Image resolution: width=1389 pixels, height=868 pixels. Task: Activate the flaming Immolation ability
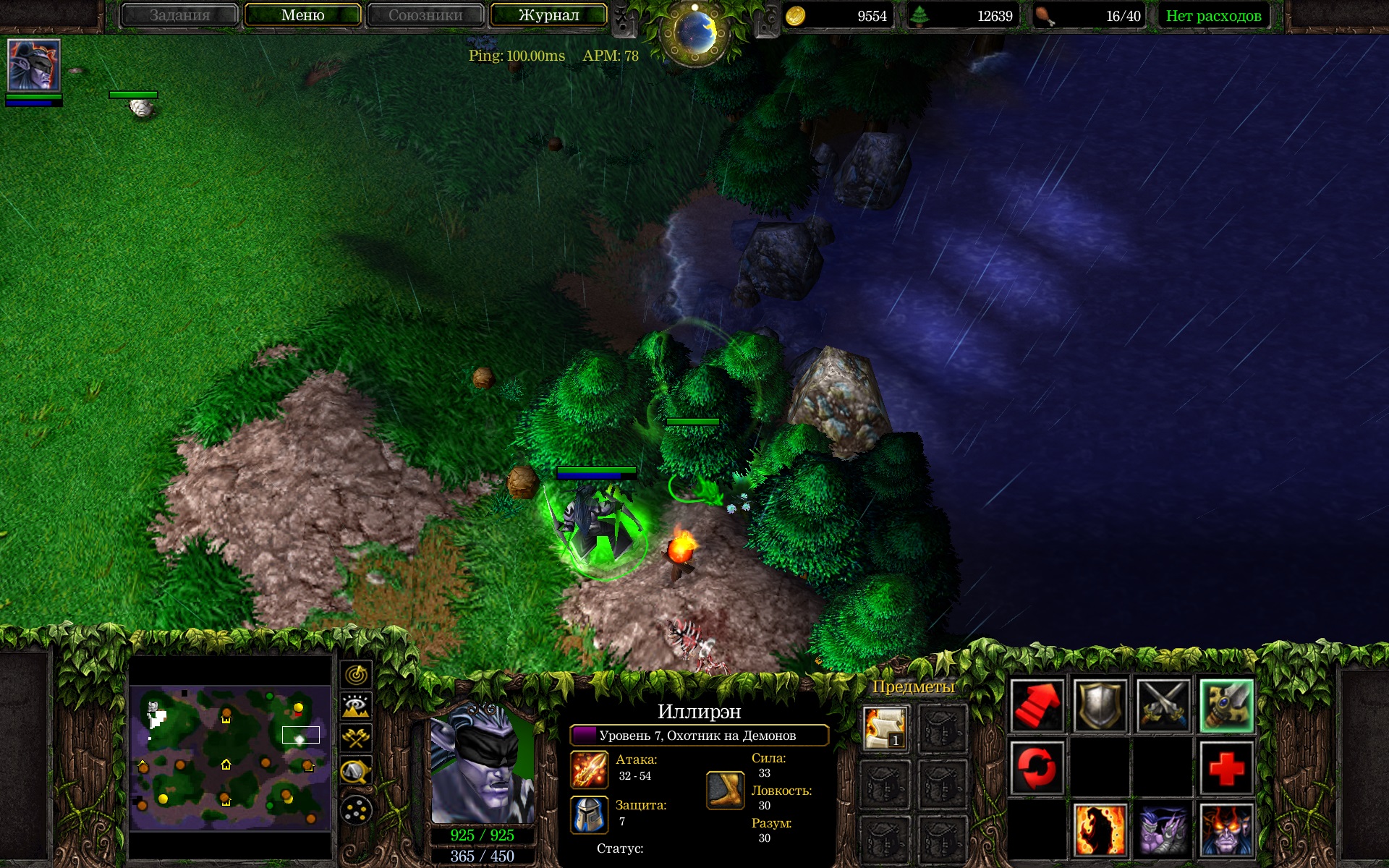(x=1100, y=830)
